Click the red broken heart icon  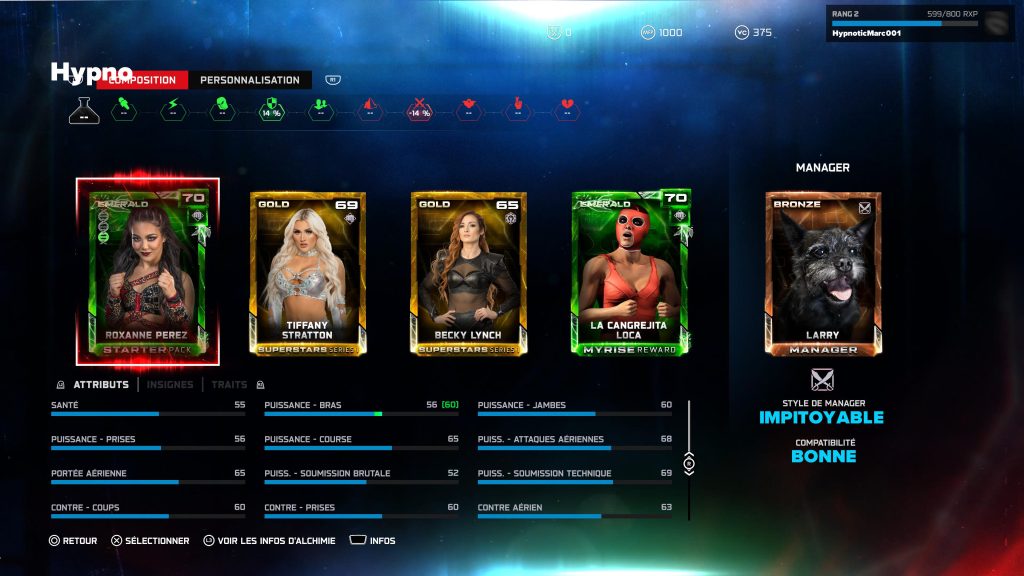point(567,109)
